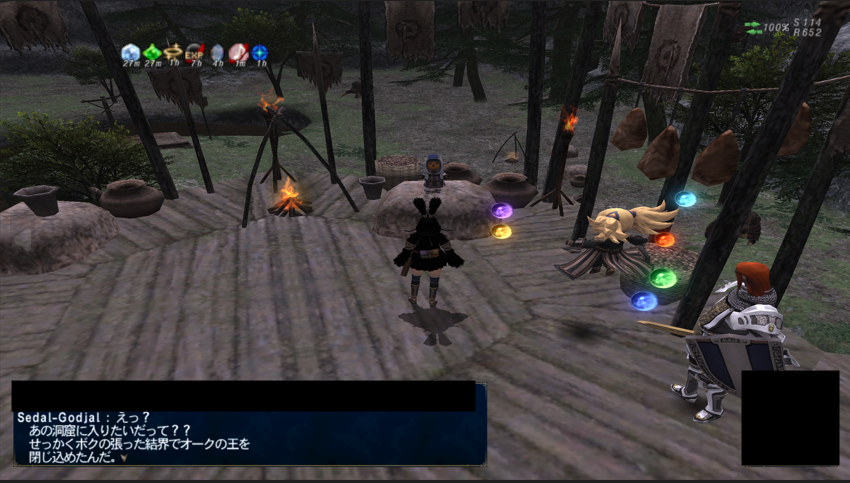Select the EXP bonus status icon
This screenshot has height=483, width=850.
[195, 52]
